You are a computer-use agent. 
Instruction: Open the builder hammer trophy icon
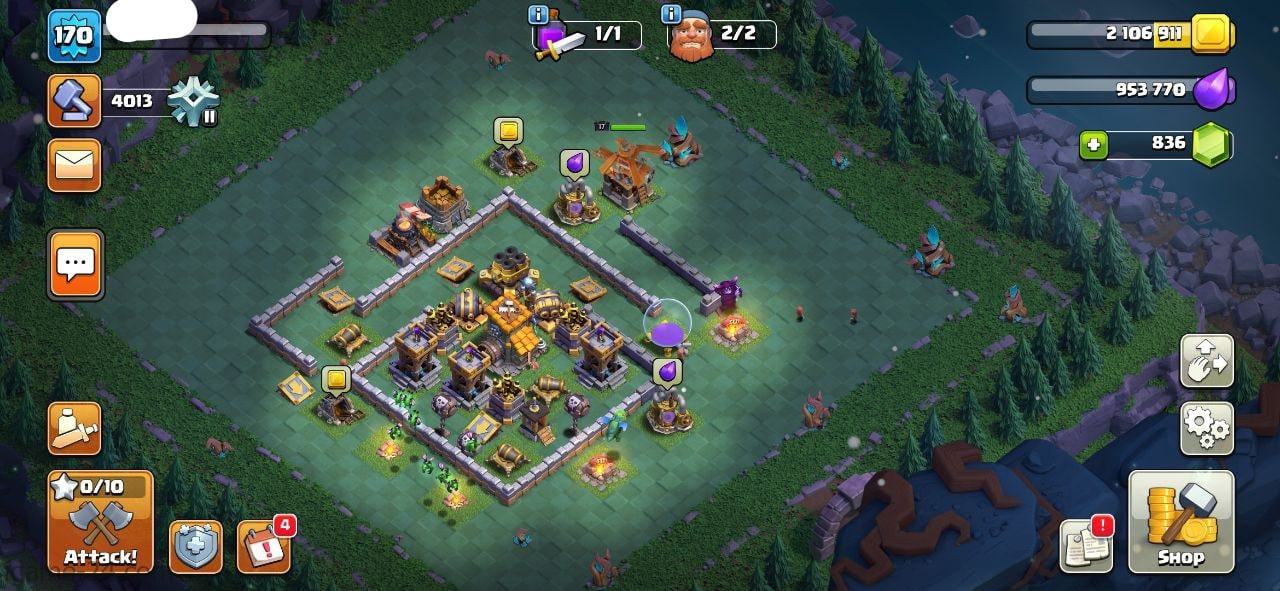(75, 100)
